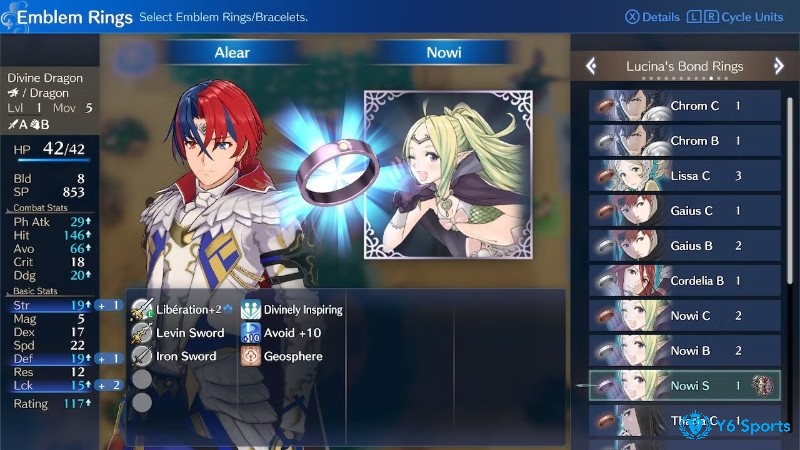Select the Gaius C bond ring
This screenshot has height=450, width=800.
click(684, 211)
